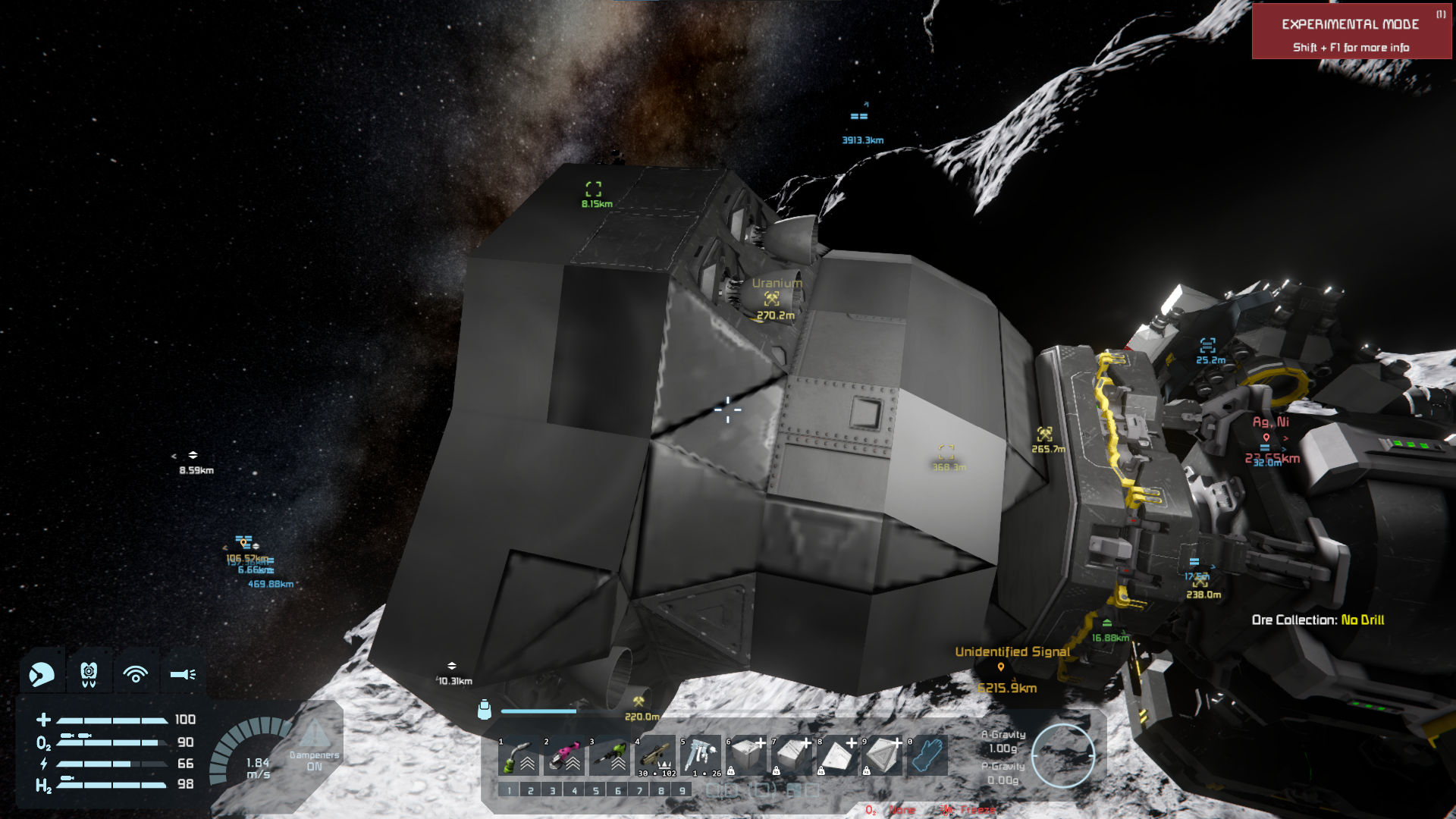1456x819 pixels.
Task: Switch to toolbar page 5
Action: click(596, 790)
